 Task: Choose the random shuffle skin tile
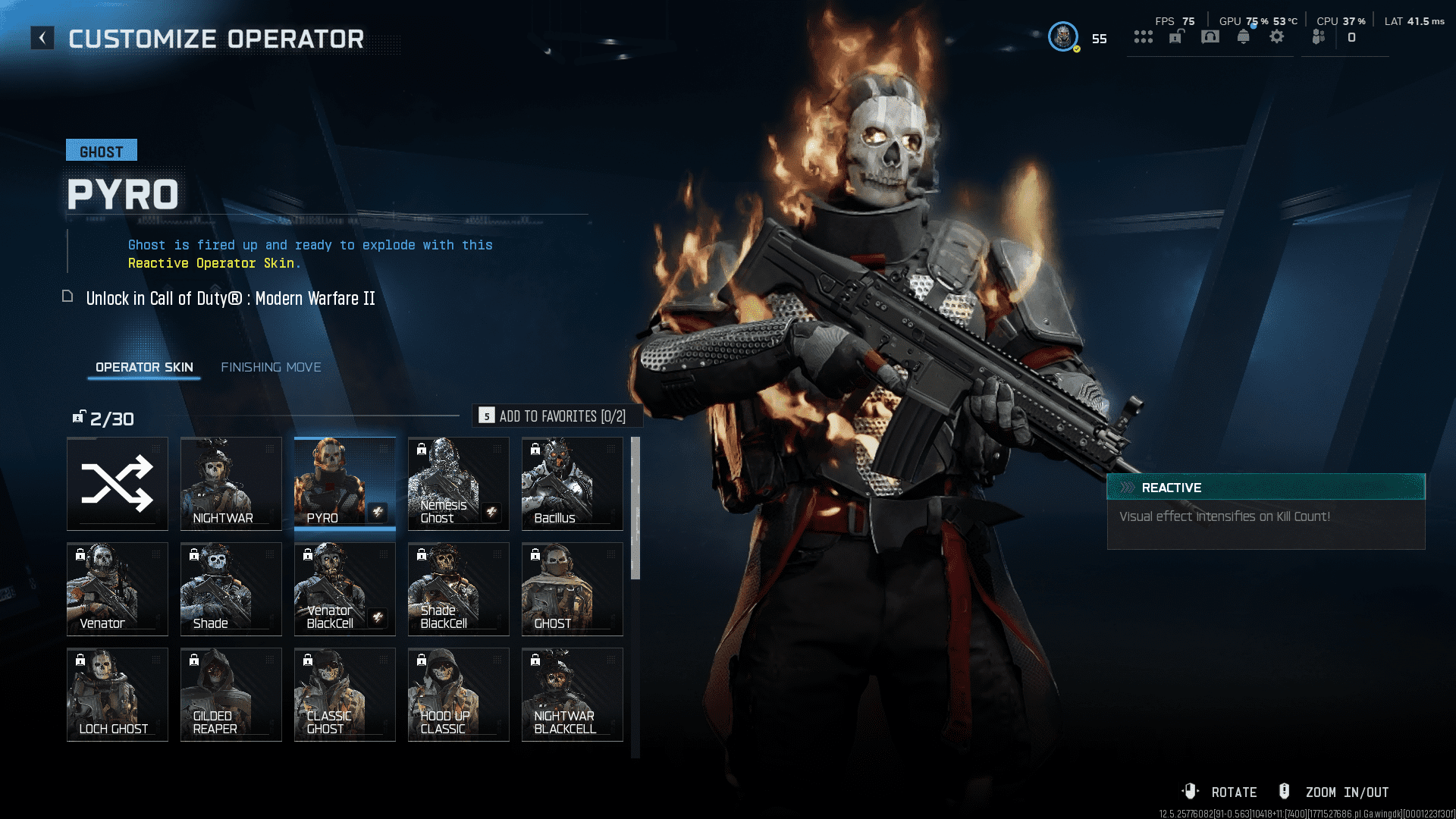pos(118,484)
